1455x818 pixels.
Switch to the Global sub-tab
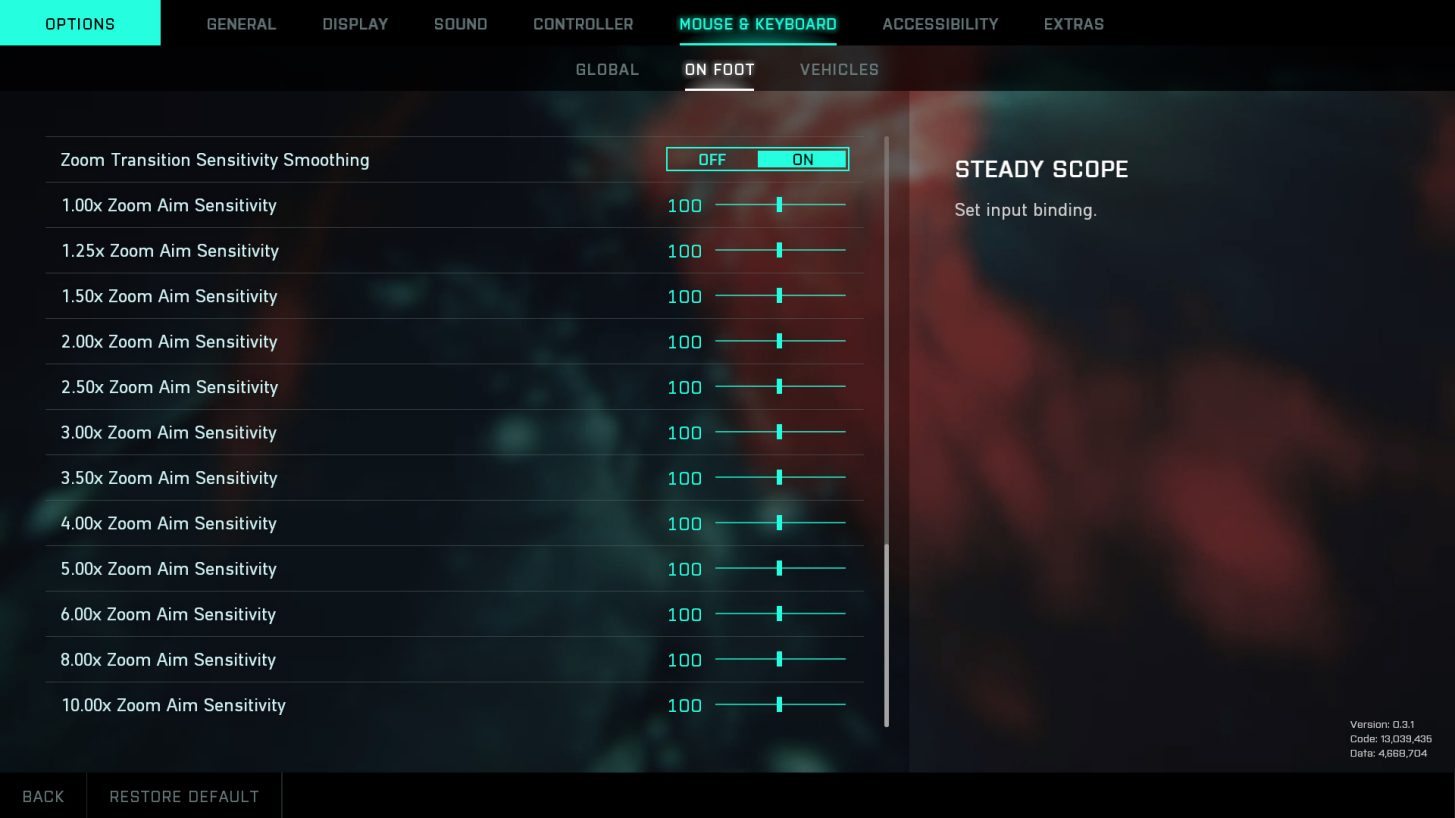coord(607,70)
